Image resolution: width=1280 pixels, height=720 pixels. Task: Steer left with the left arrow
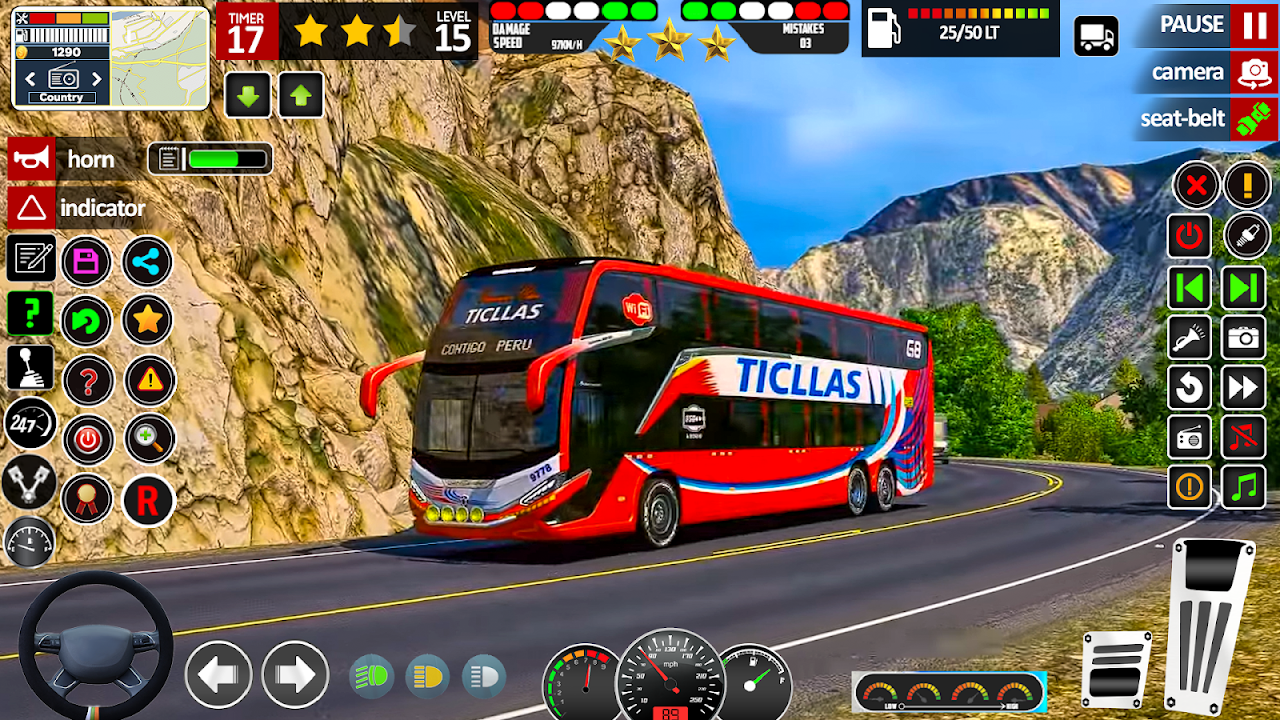(x=217, y=675)
